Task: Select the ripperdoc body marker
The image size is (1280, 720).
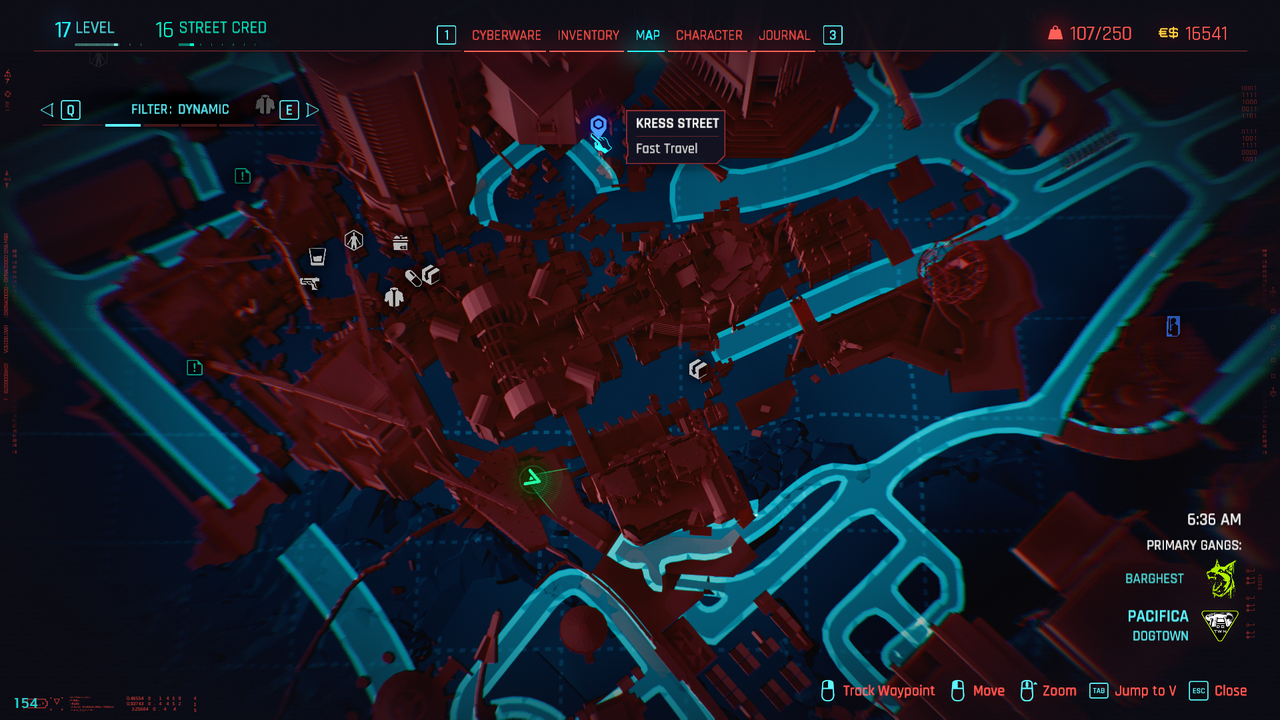Action: [353, 240]
